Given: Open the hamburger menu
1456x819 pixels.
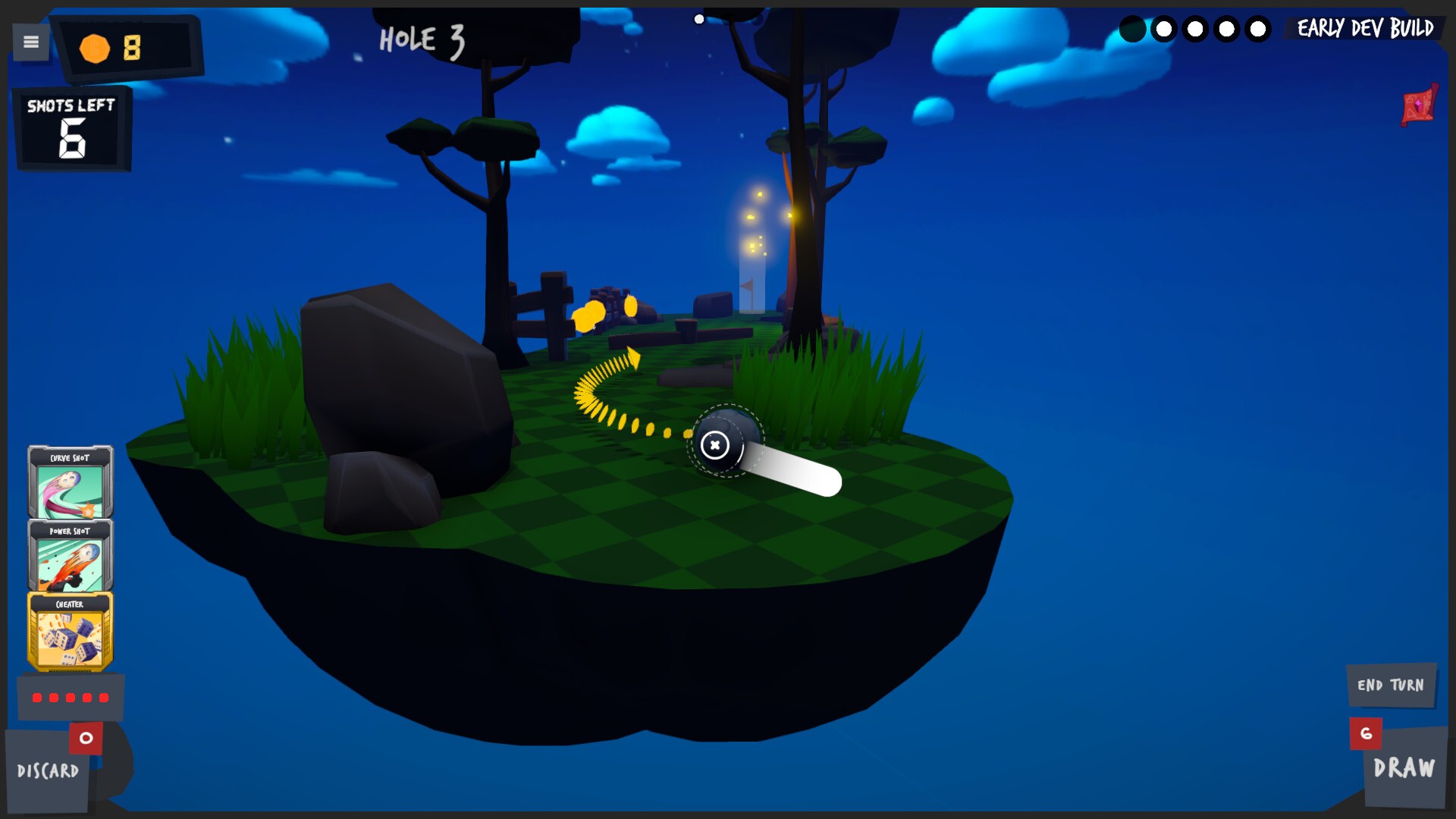Looking at the screenshot, I should (30, 42).
